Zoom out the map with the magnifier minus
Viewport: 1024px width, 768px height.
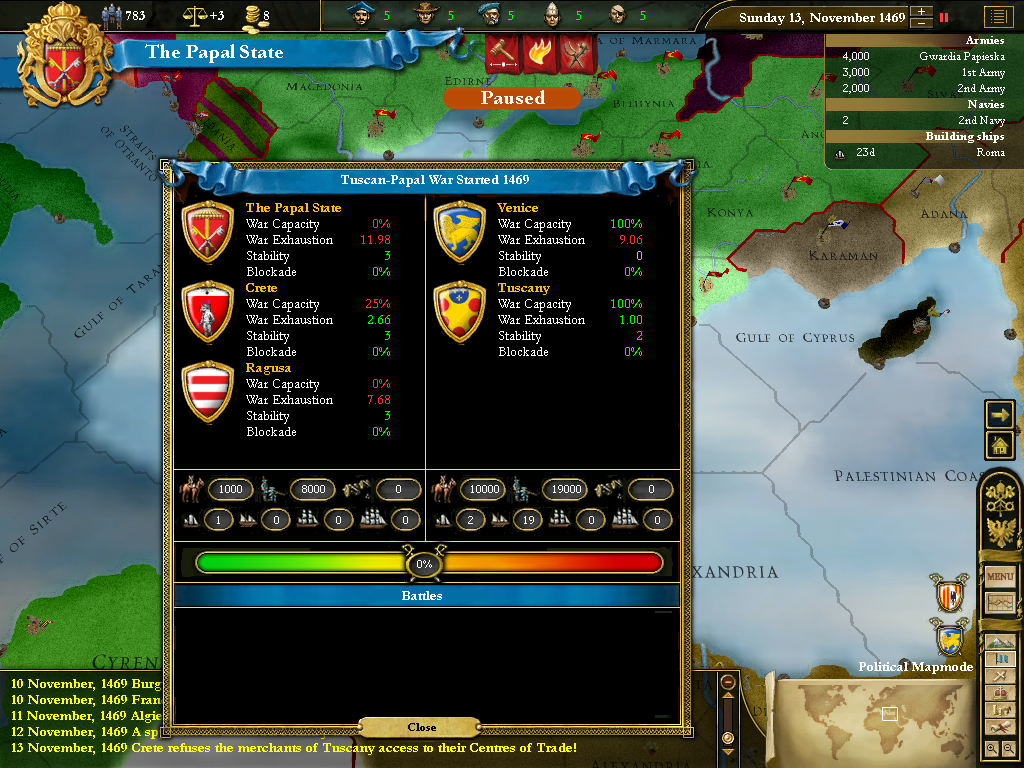pyautogui.click(x=1008, y=747)
